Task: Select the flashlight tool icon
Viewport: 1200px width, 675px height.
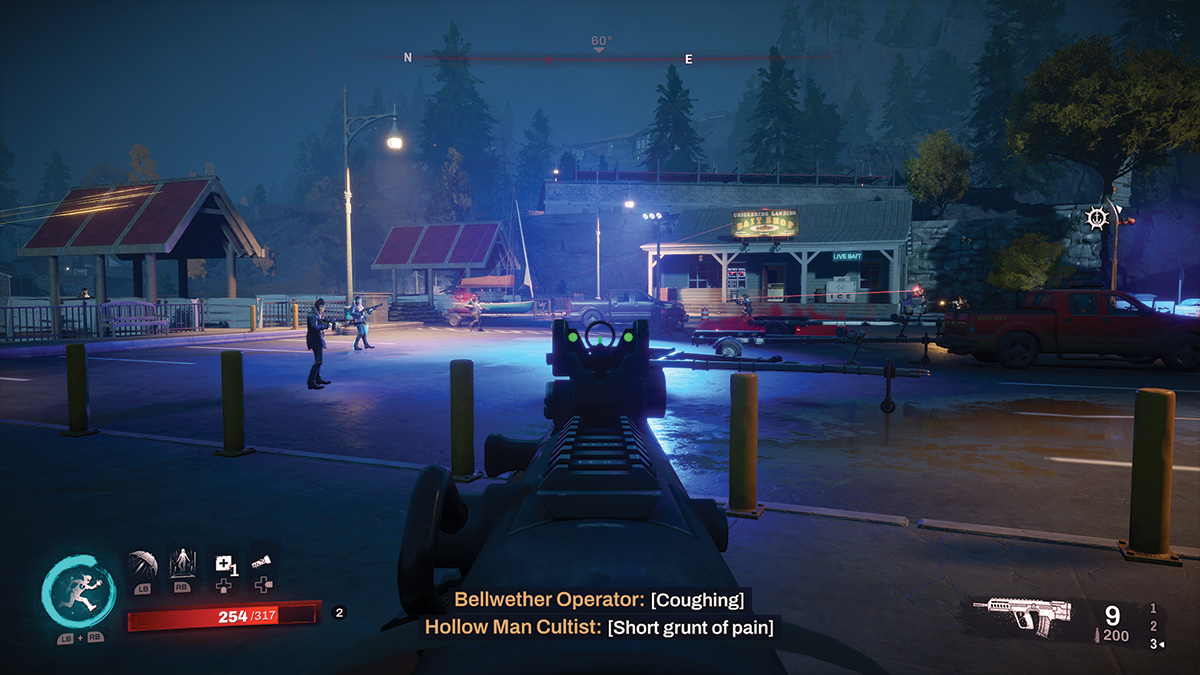Action: [263, 564]
